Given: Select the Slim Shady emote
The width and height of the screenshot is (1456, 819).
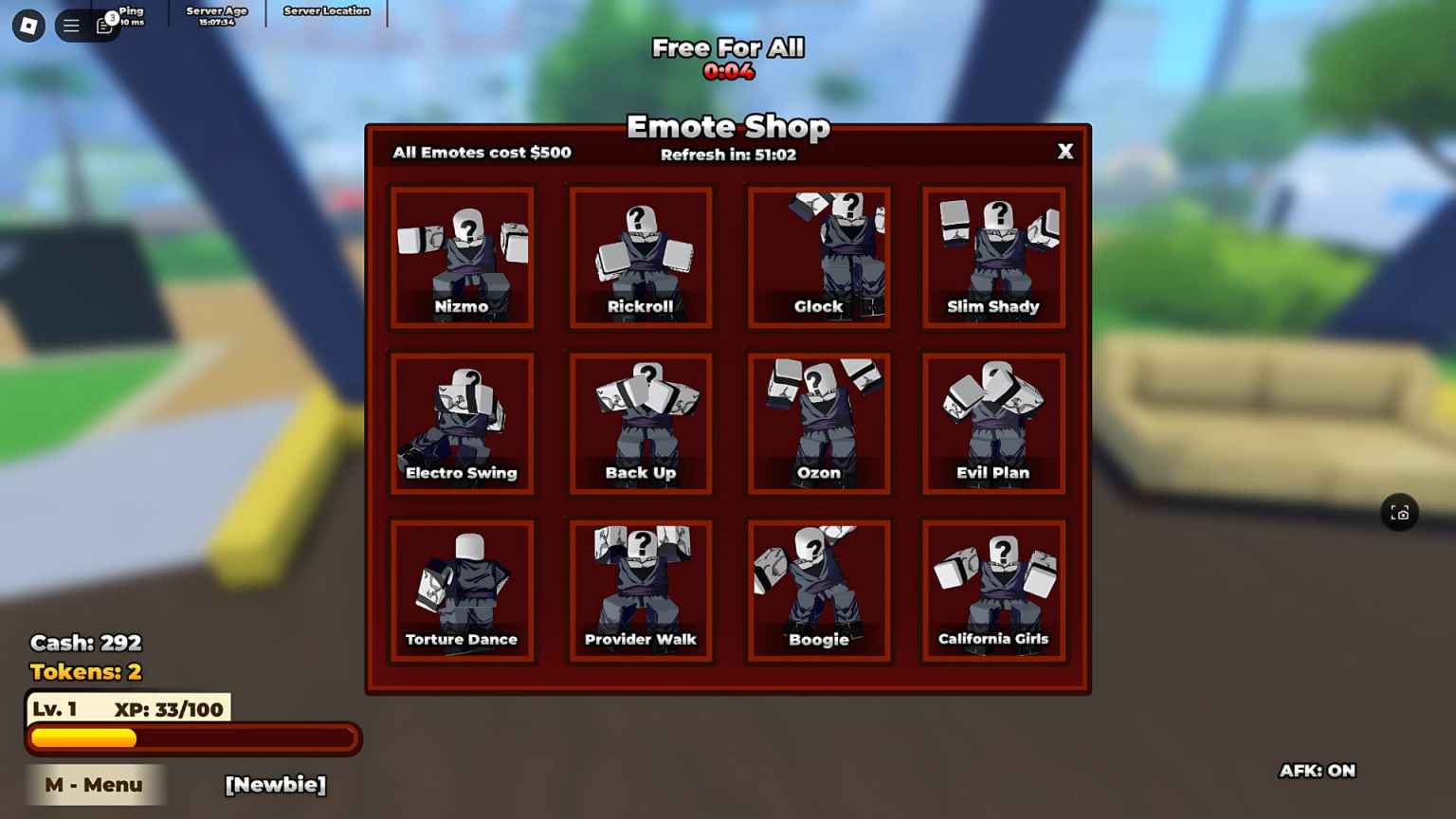Looking at the screenshot, I should (993, 257).
